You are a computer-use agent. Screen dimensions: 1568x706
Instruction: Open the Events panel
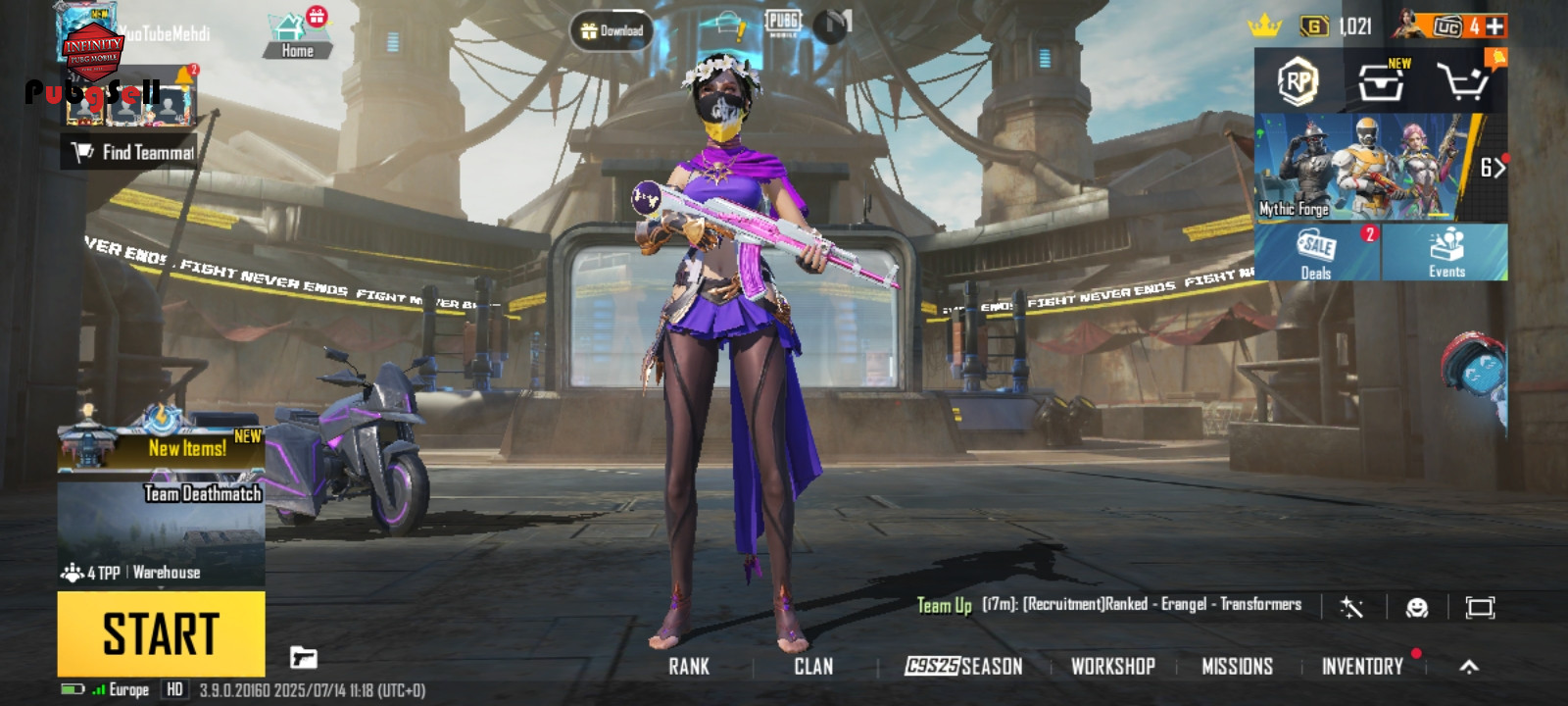1445,252
